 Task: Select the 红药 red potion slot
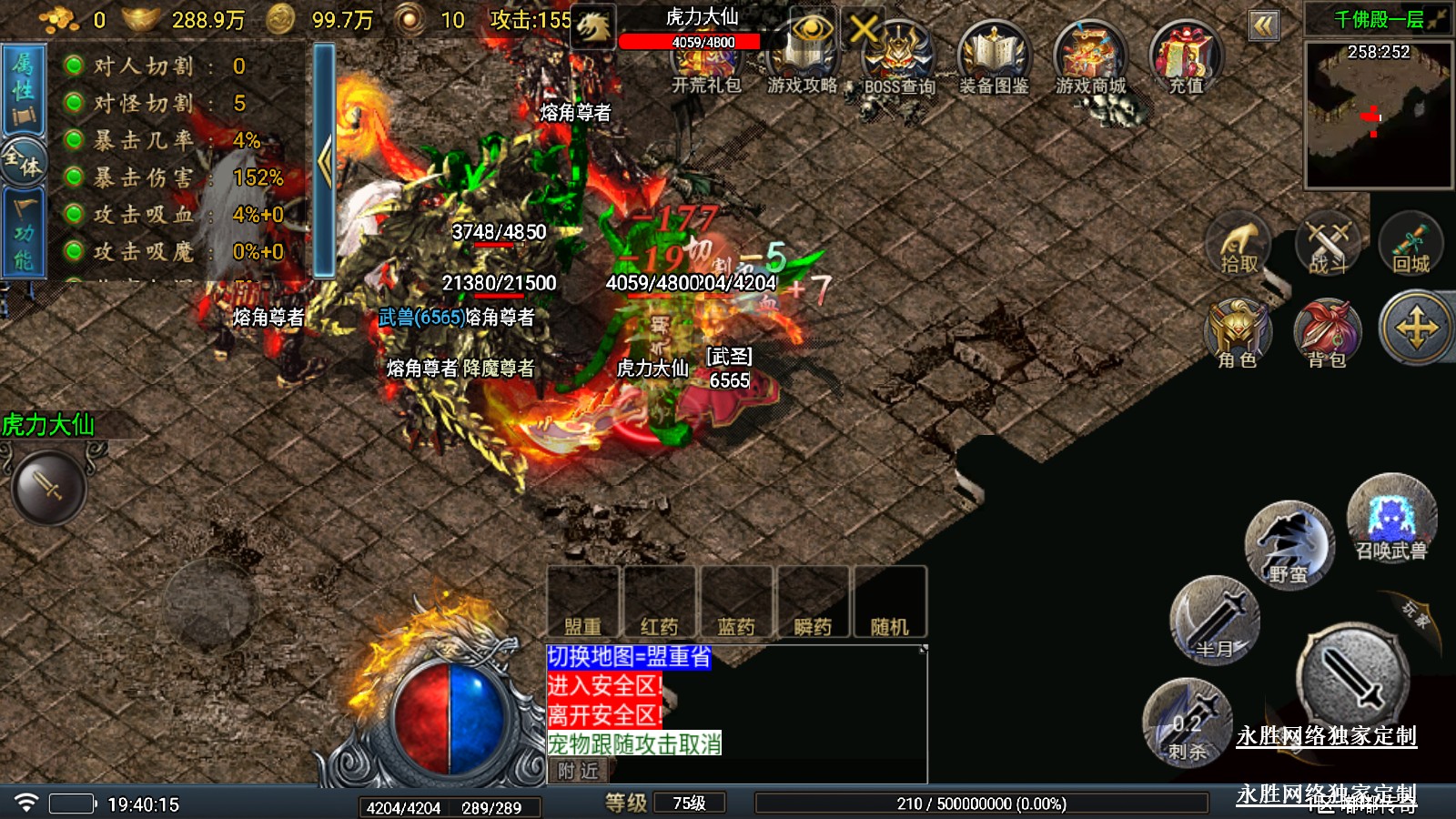(660, 602)
